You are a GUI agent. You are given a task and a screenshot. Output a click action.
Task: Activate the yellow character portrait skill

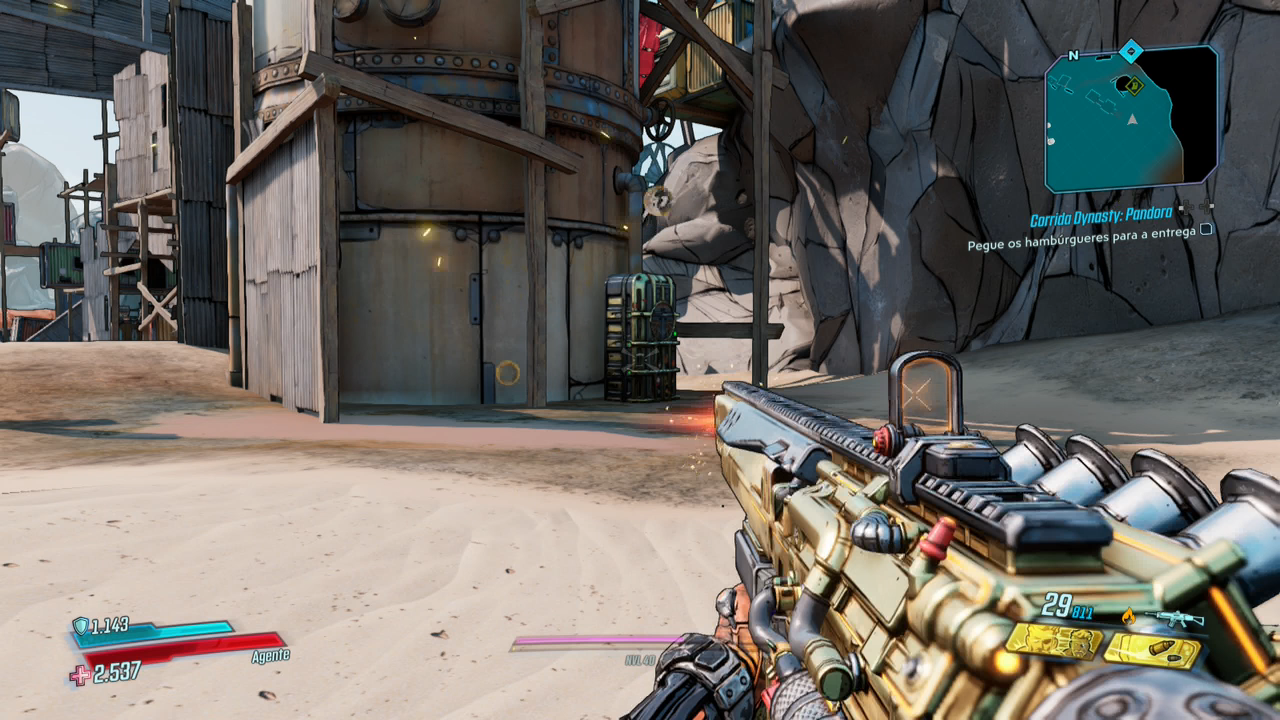point(1053,642)
